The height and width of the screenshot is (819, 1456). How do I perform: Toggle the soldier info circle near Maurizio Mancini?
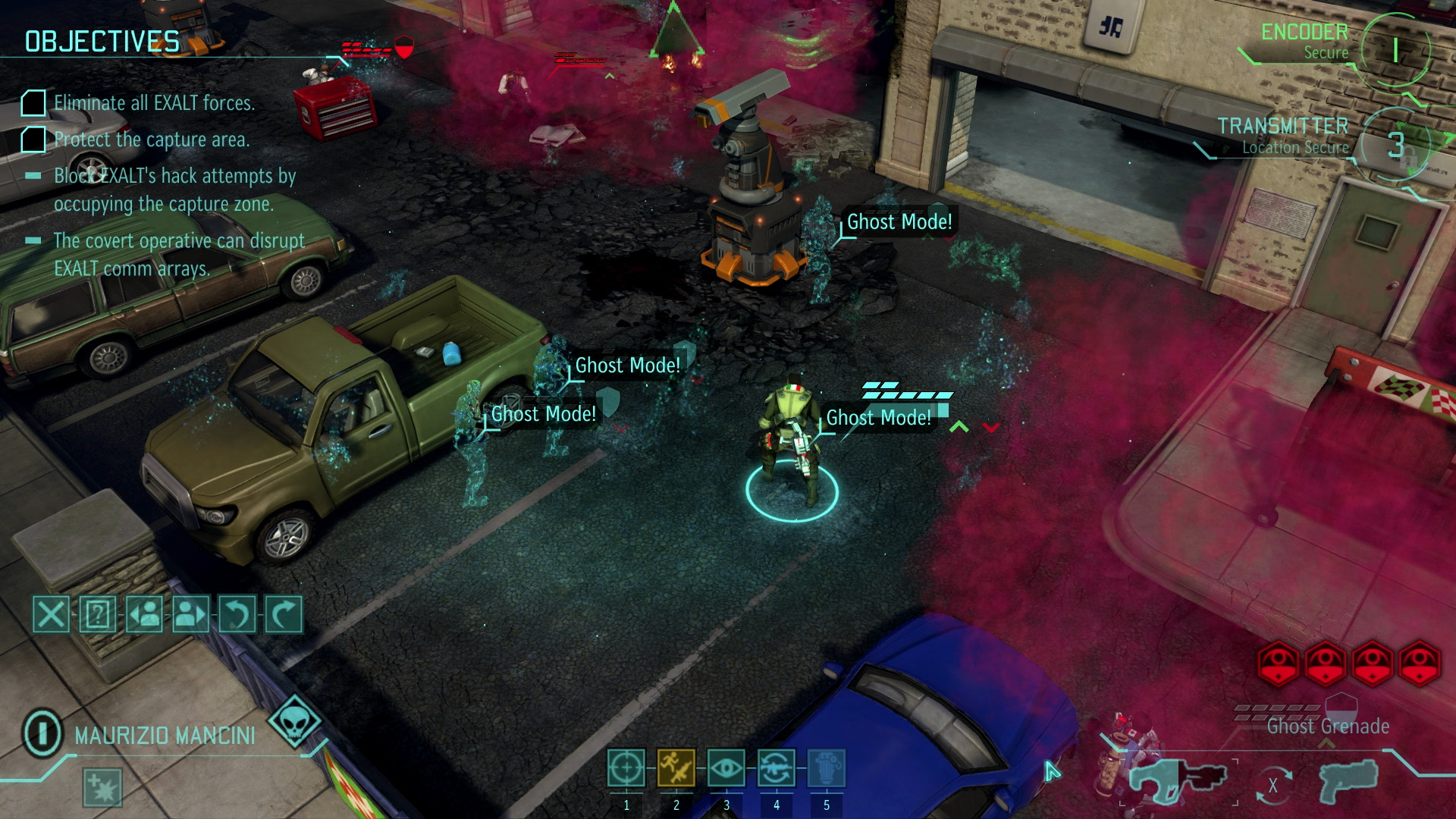[x=42, y=731]
